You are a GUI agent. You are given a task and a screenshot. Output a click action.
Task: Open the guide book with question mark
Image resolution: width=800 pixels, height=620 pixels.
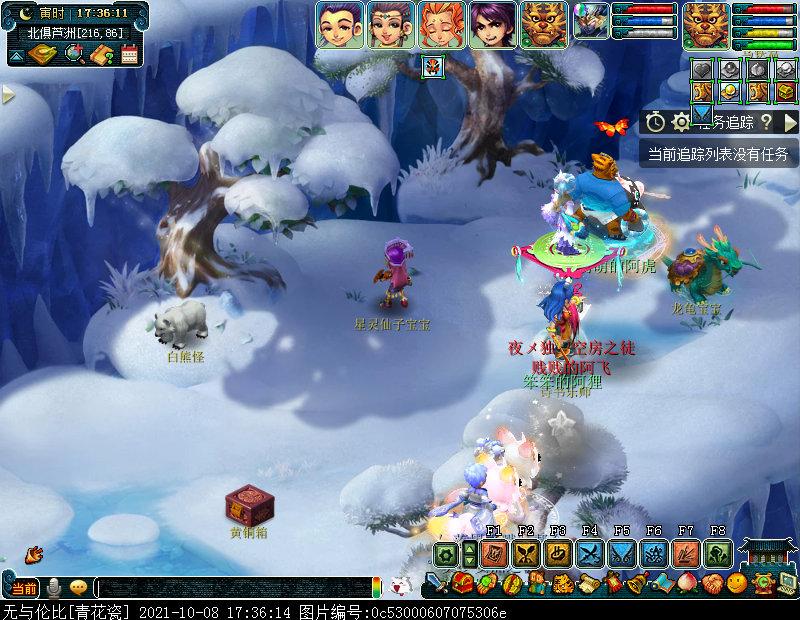pyautogui.click(x=101, y=54)
